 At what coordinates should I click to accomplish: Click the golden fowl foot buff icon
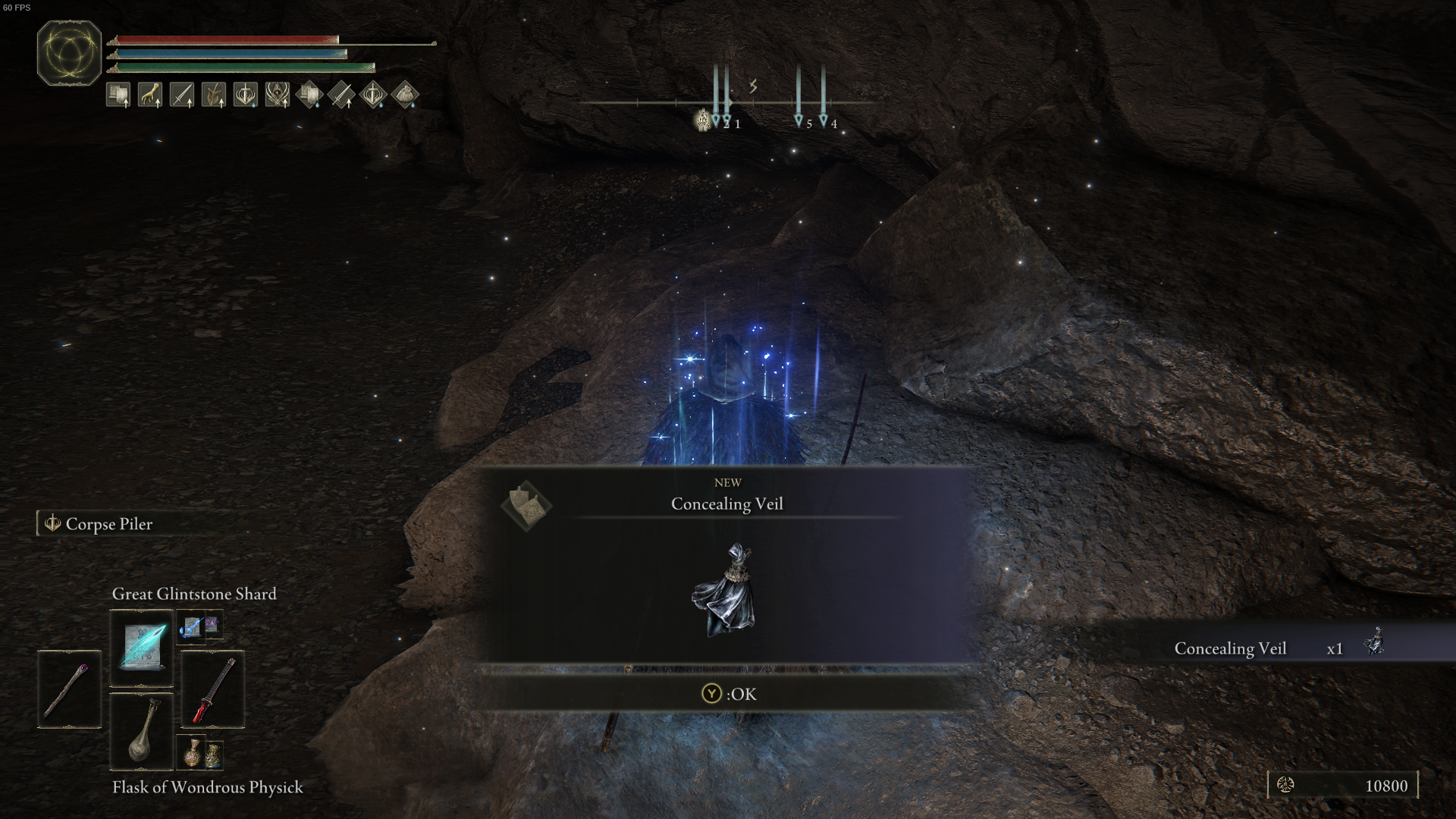tap(150, 94)
